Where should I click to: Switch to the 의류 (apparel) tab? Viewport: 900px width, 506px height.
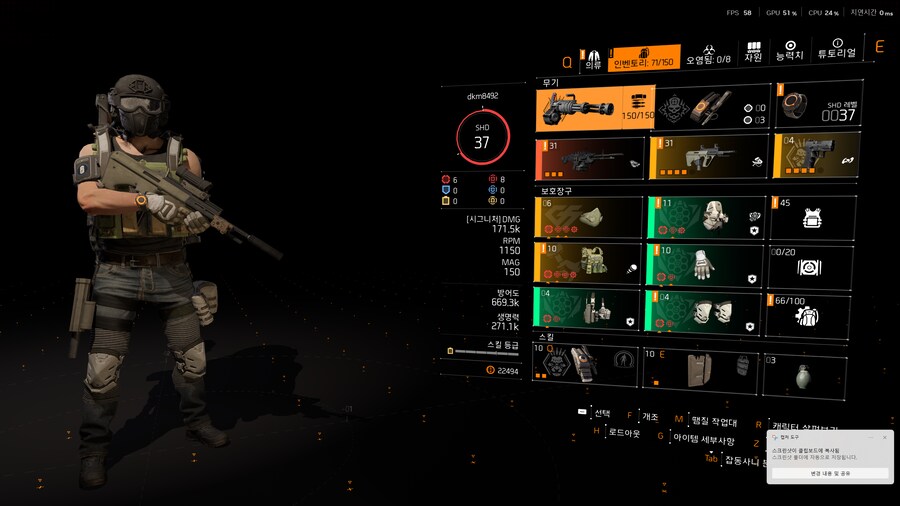(x=593, y=57)
